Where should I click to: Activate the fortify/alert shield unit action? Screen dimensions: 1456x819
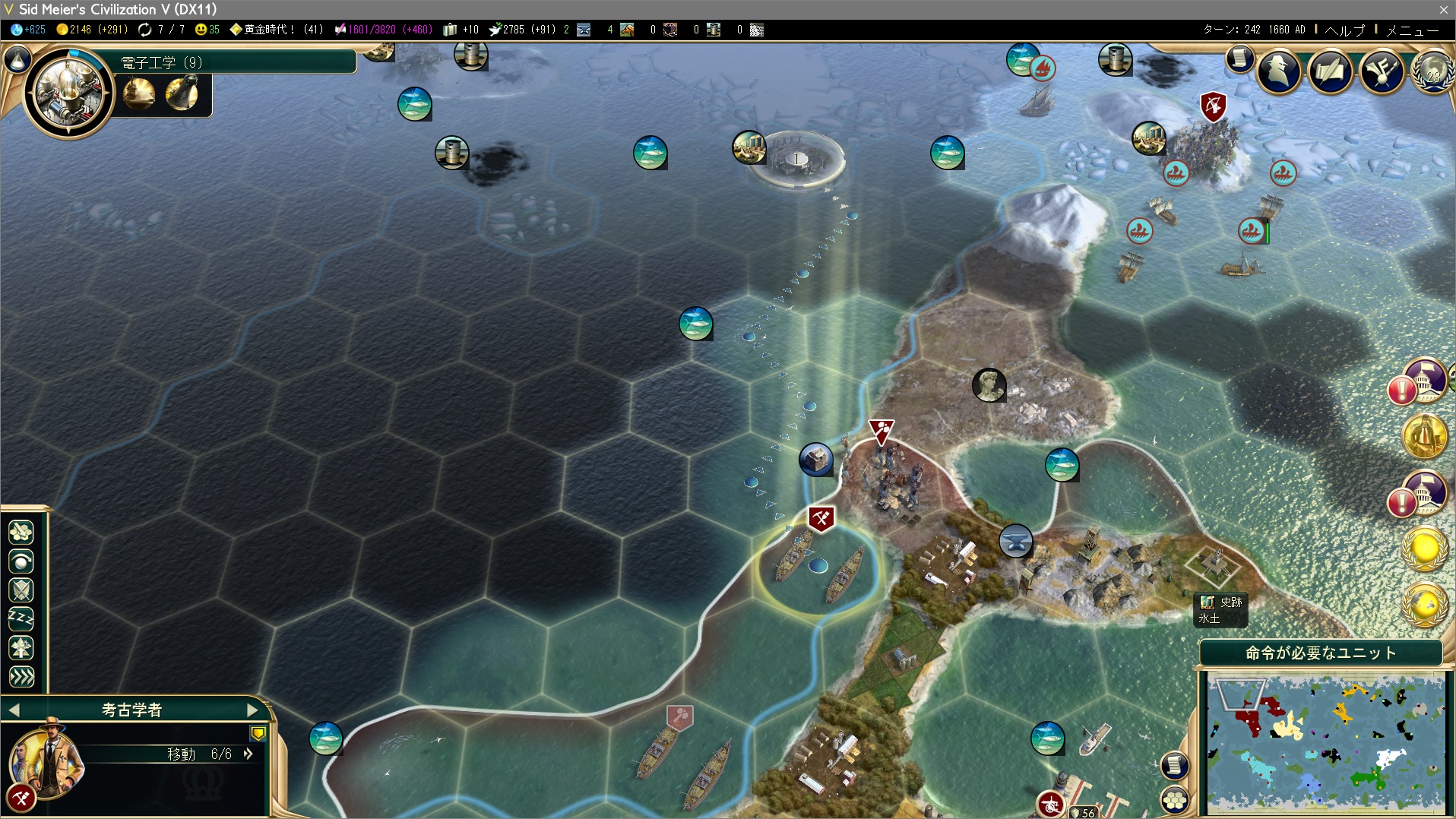pos(21,590)
